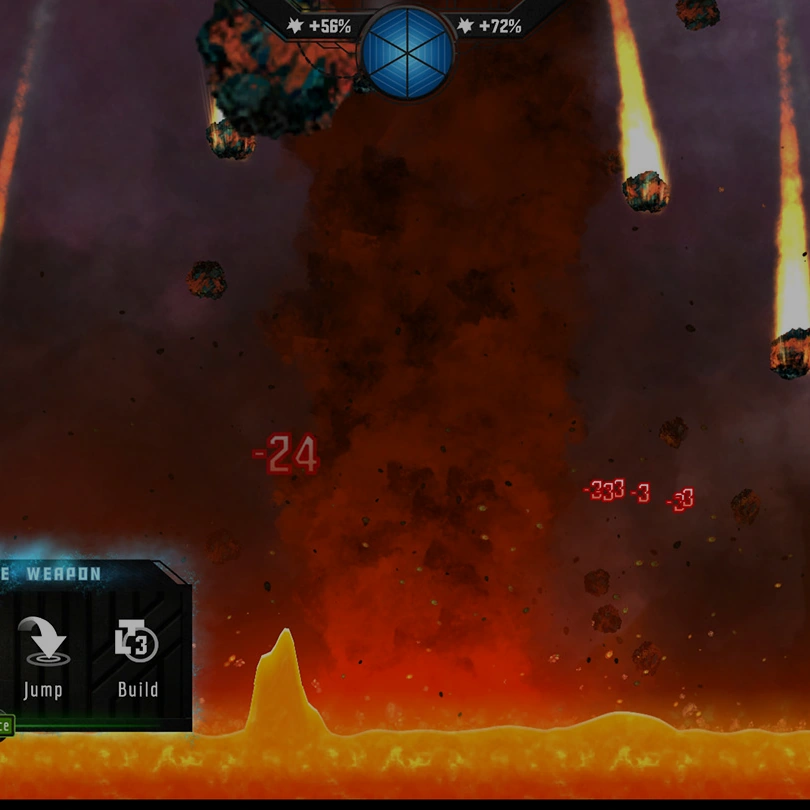The height and width of the screenshot is (810, 810).
Task: Open the T3 Build option
Action: [x=137, y=656]
